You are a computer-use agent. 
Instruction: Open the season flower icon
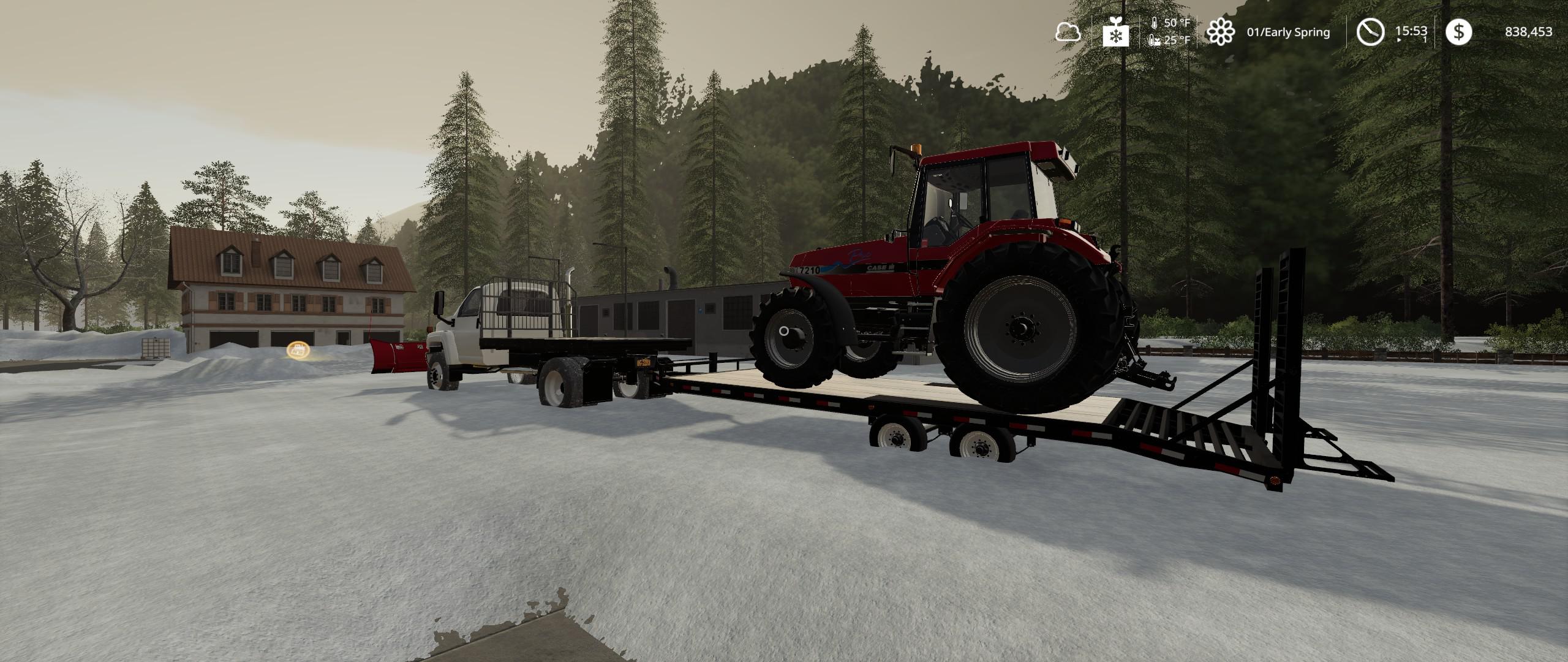[1220, 32]
